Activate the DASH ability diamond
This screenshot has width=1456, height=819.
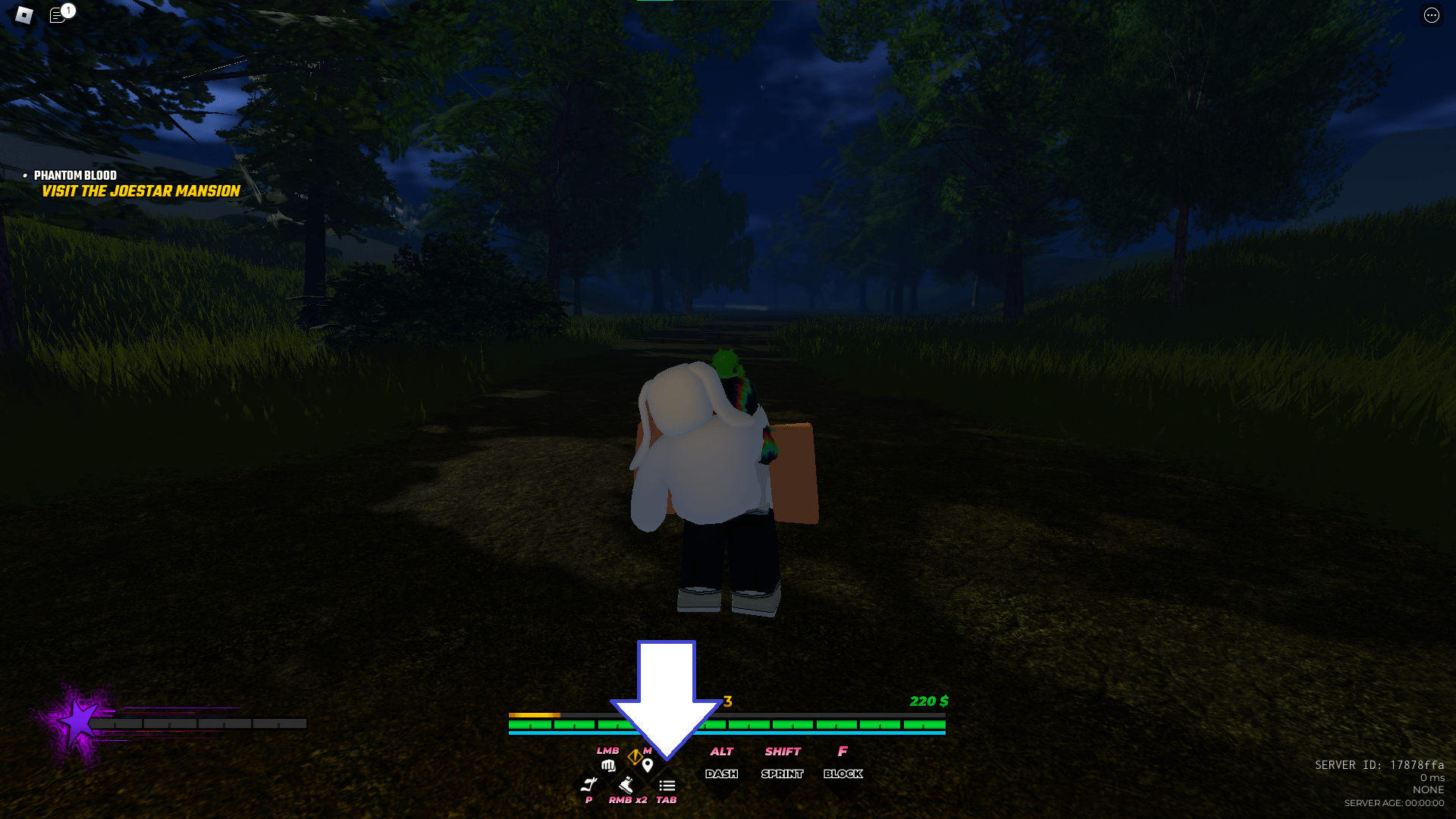pos(722,773)
